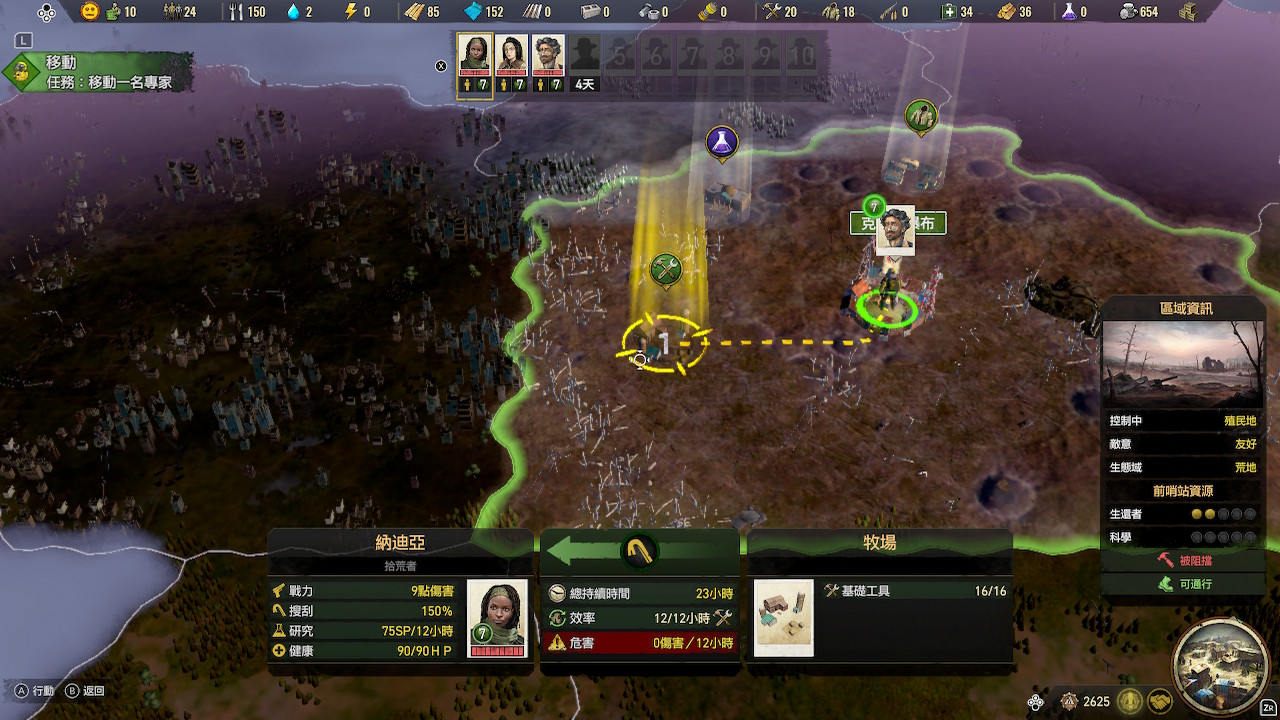Viewport: 1280px width, 720px height.
Task: Click the food fork-and-knife resource icon
Action: [236, 12]
